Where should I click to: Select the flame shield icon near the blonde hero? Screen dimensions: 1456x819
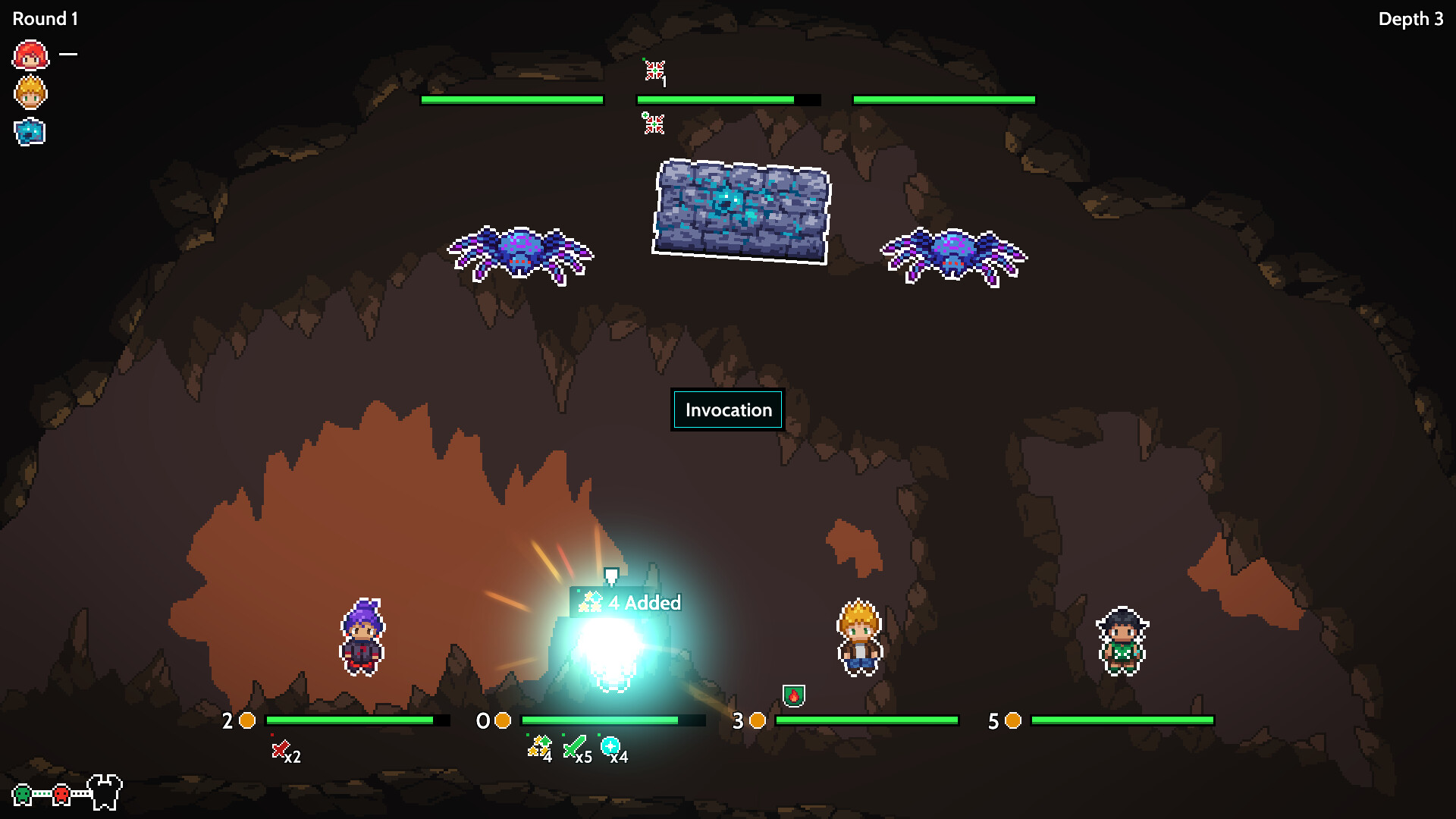[x=793, y=695]
